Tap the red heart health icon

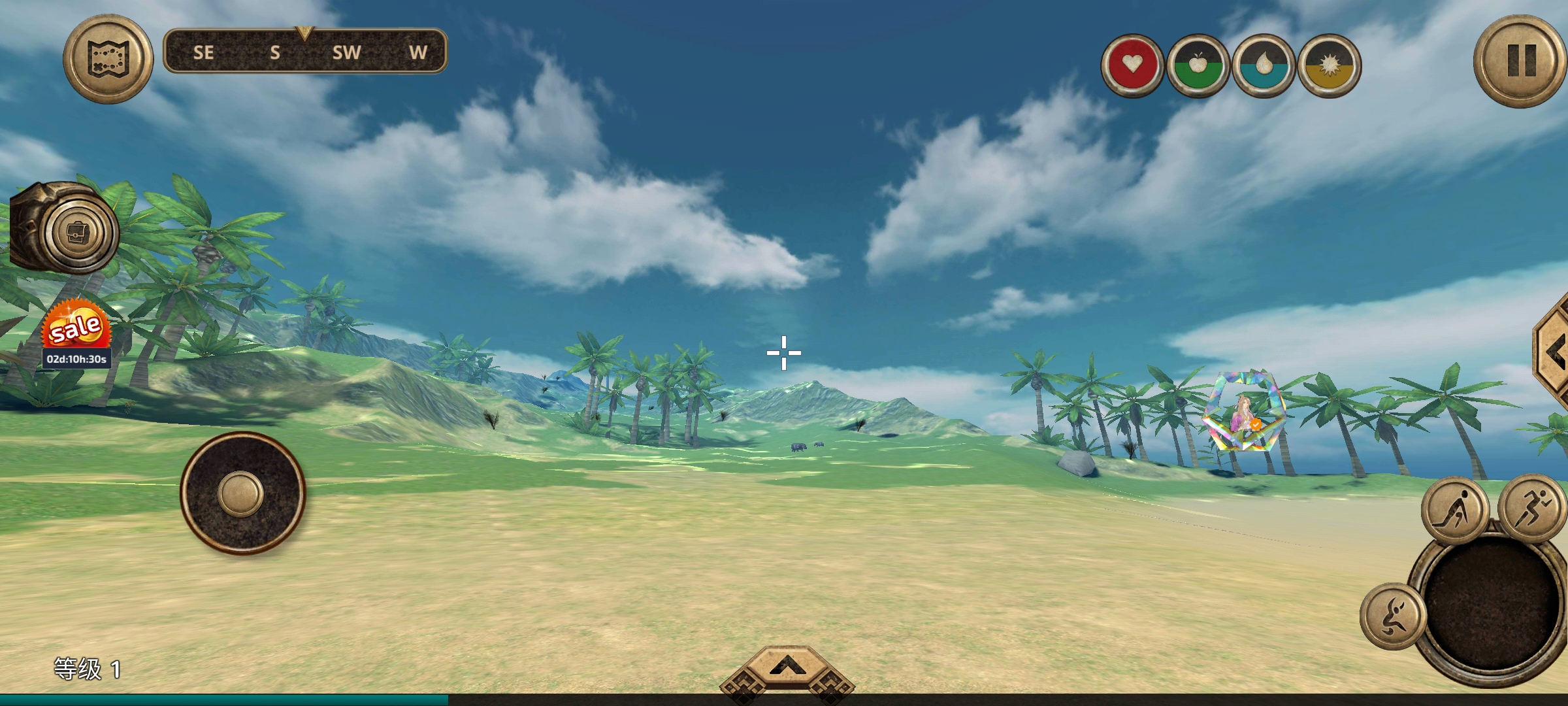[1132, 65]
